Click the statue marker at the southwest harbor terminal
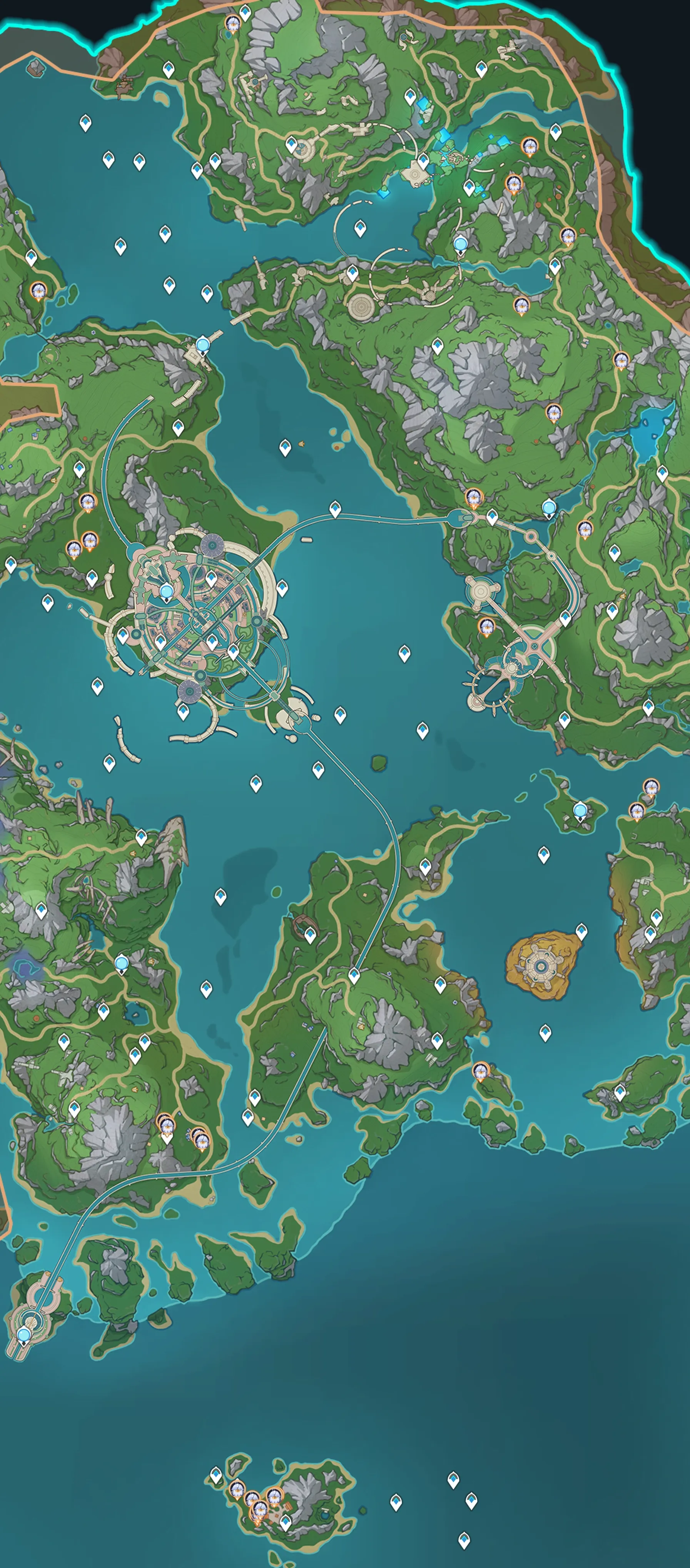 (x=24, y=1335)
